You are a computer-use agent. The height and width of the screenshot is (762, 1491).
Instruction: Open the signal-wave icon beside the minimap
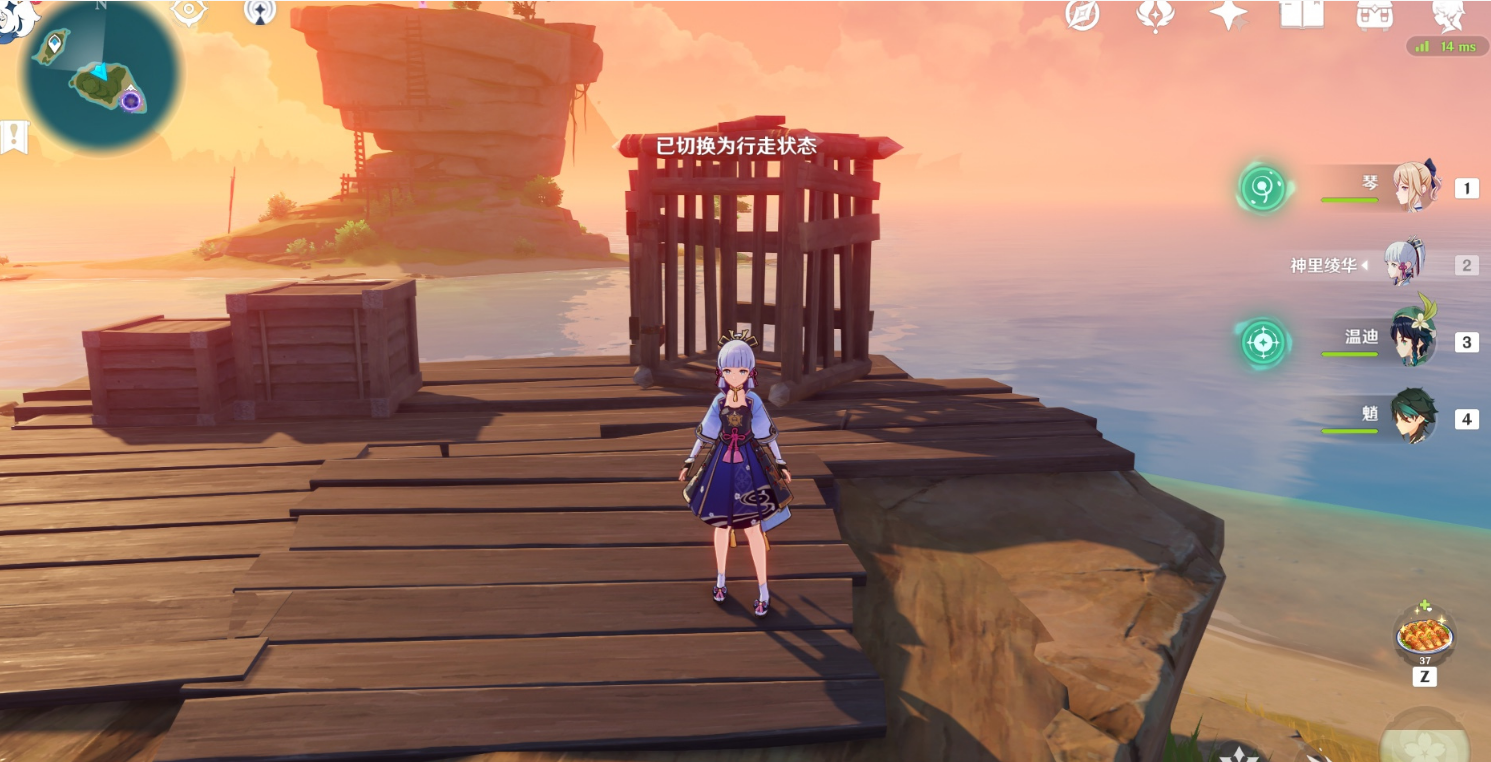click(260, 11)
